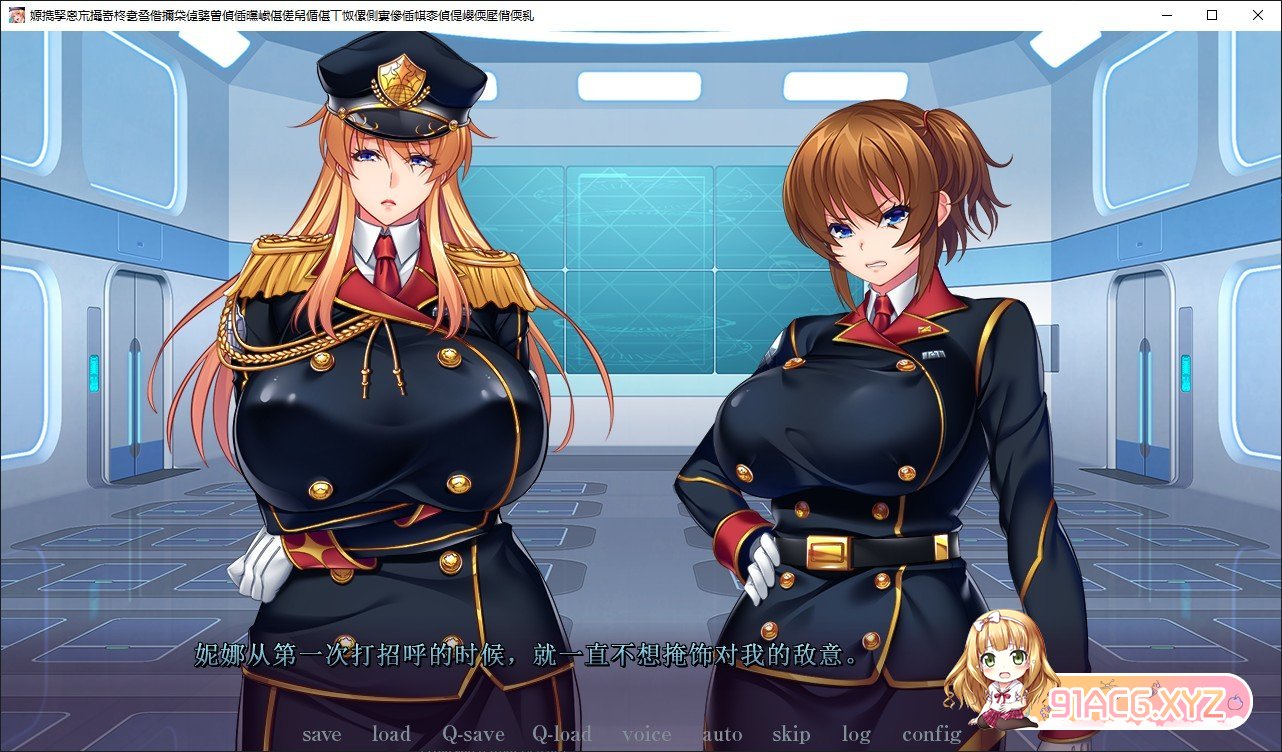This screenshot has height=752, width=1282.
Task: Mute voice playback via the voice button
Action: click(x=646, y=734)
